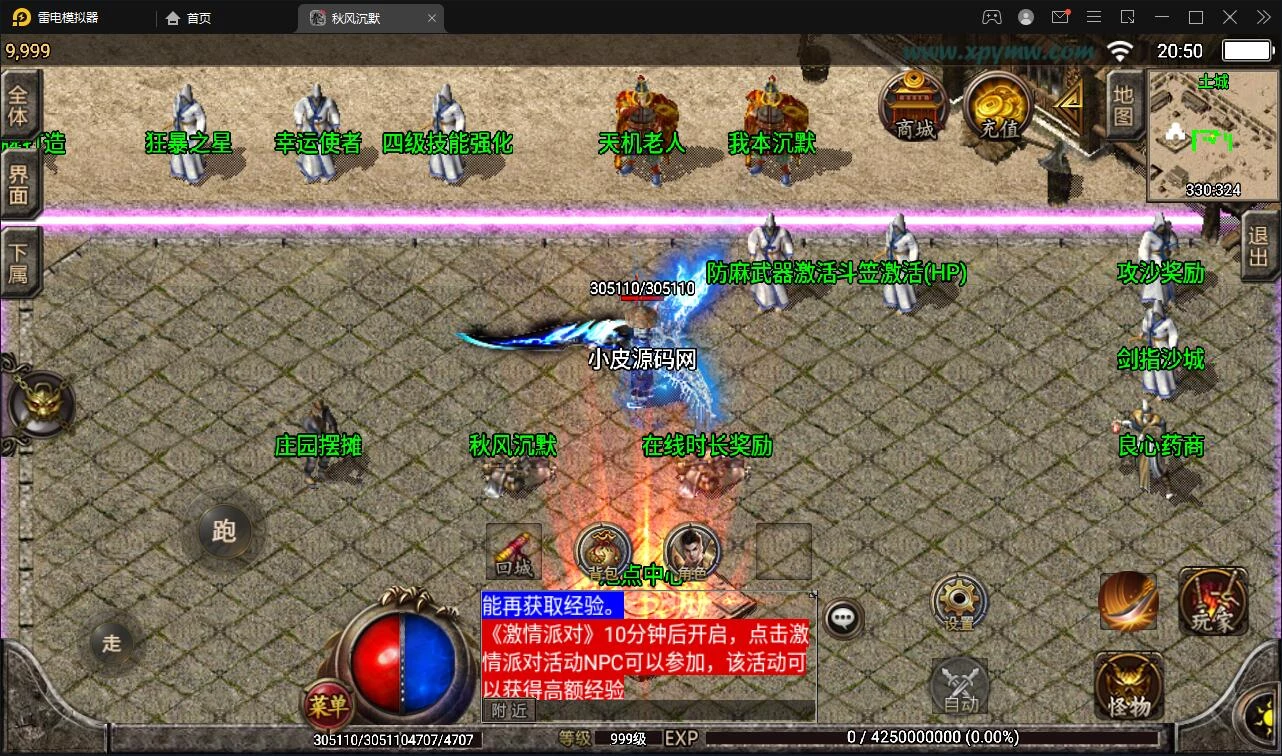Open the 角色 character sheet
Screen dimensions: 1282x756
(x=692, y=553)
